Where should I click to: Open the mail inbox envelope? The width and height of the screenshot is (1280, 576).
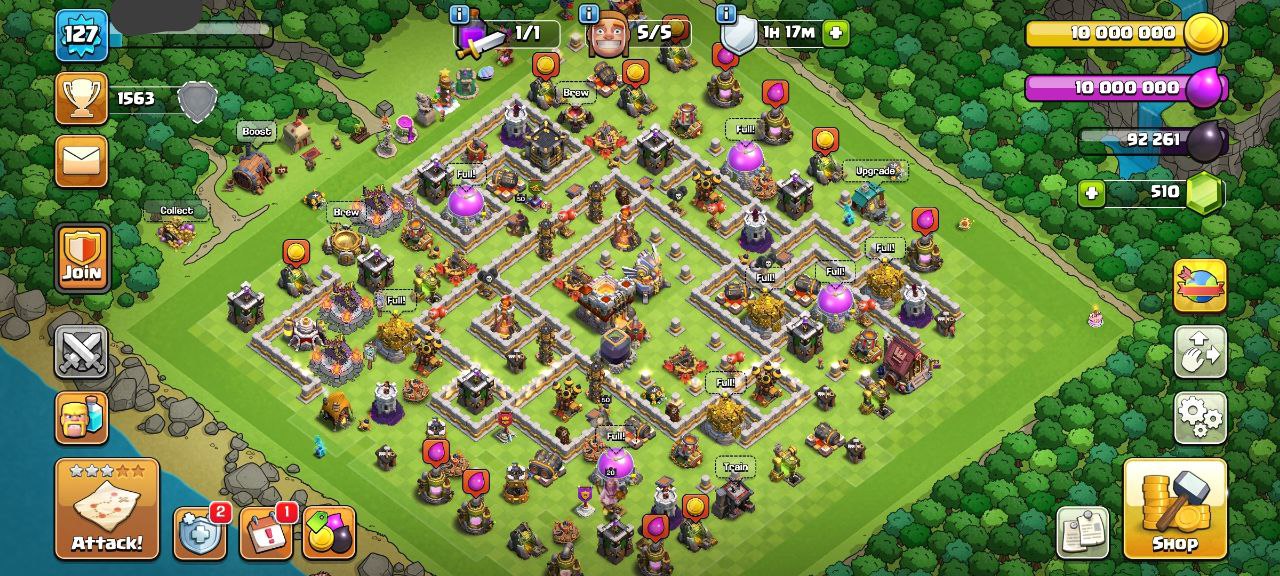click(x=81, y=161)
